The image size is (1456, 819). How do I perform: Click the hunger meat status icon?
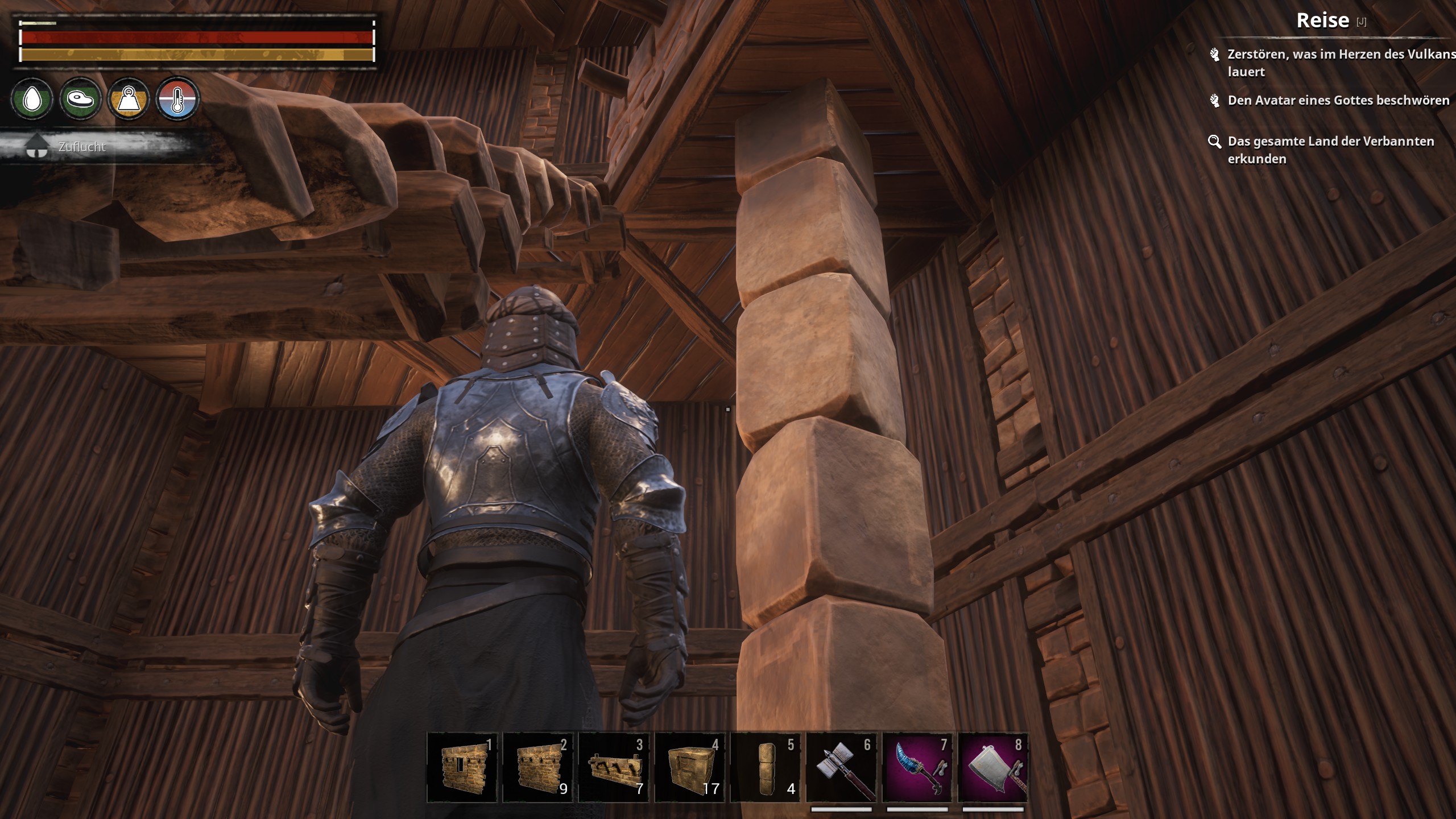click(x=80, y=100)
